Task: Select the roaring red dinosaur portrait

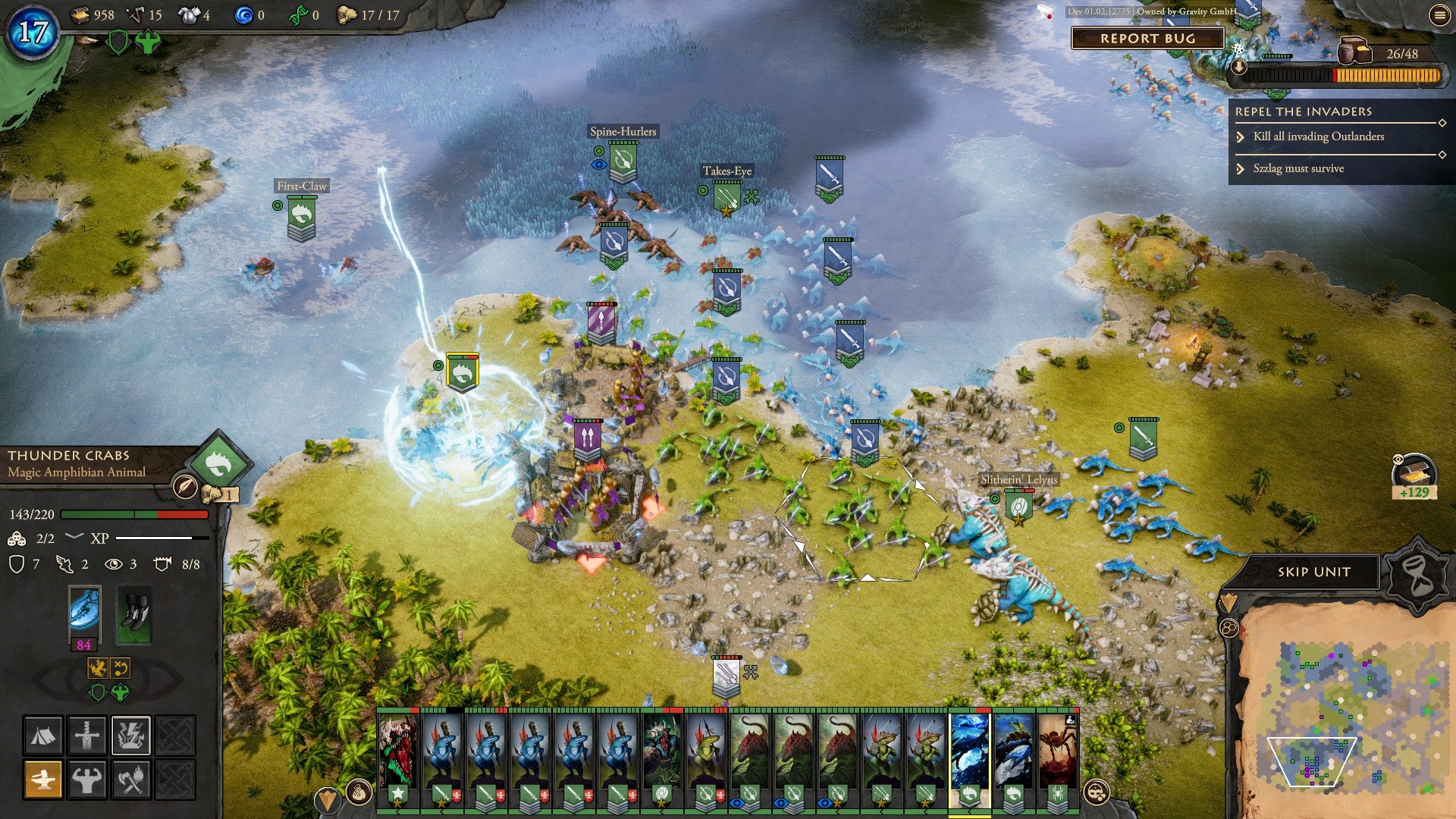Action: [397, 749]
